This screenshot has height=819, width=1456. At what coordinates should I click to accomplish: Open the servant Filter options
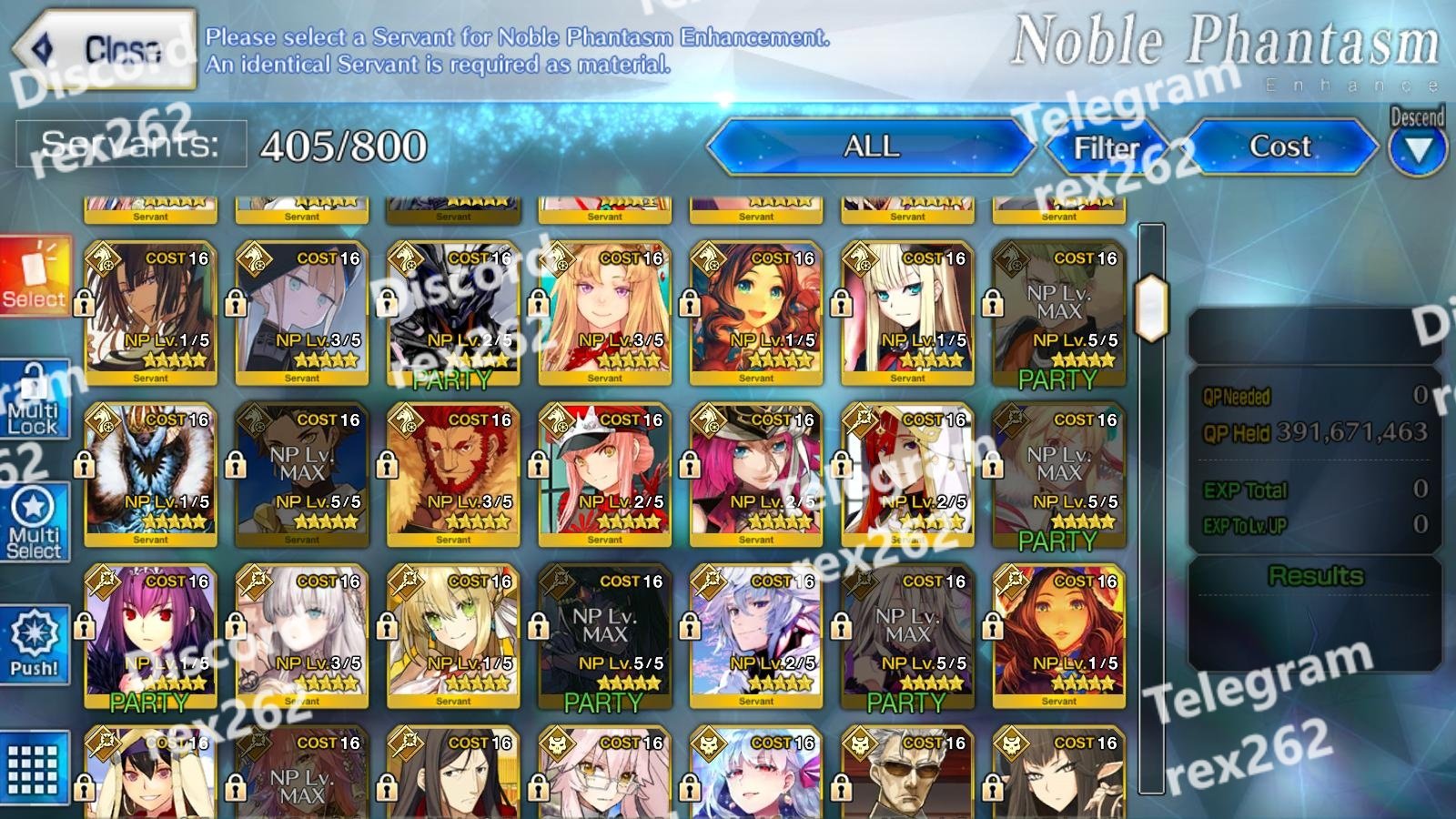coord(1107,147)
